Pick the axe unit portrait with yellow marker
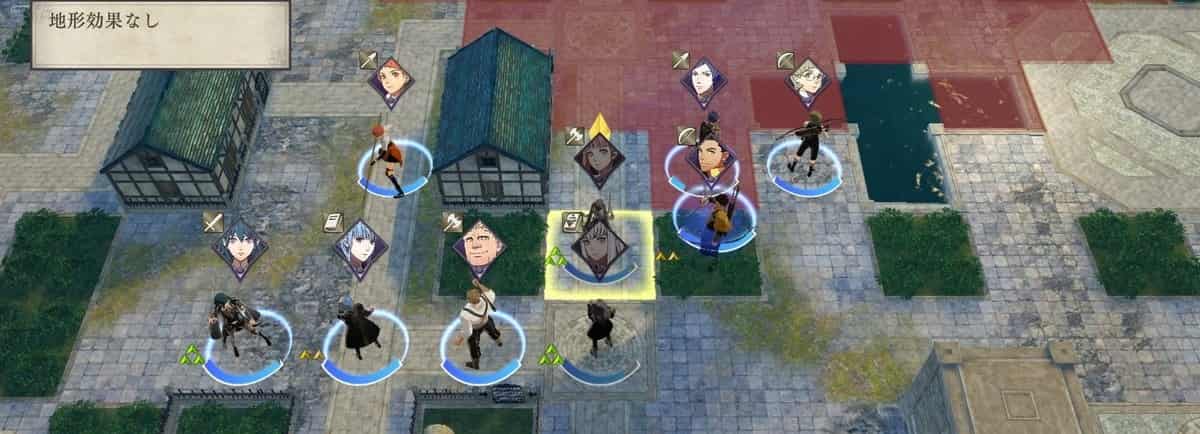This screenshot has width=1200, height=434. tap(599, 160)
